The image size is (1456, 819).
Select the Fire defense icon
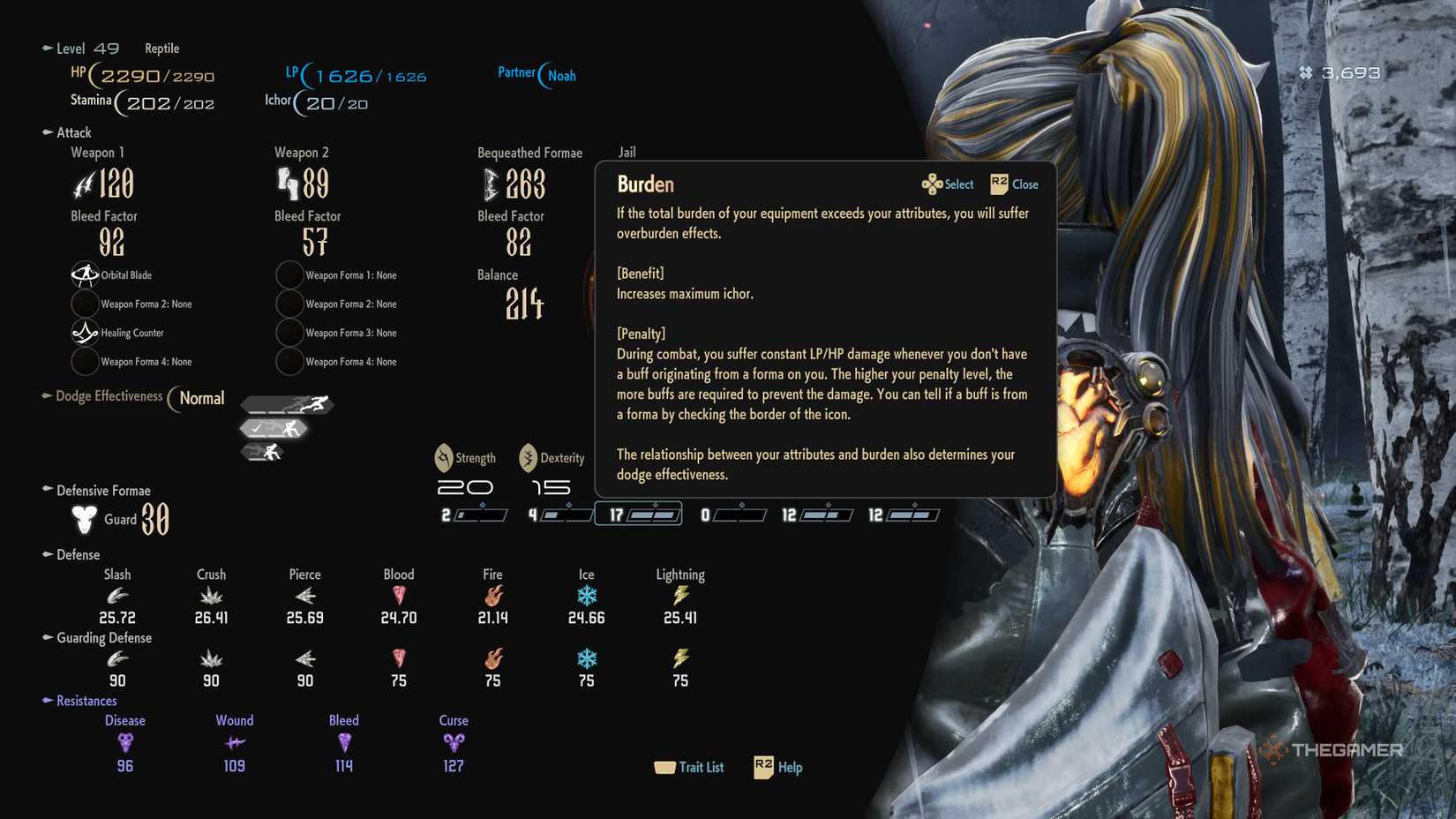point(492,597)
